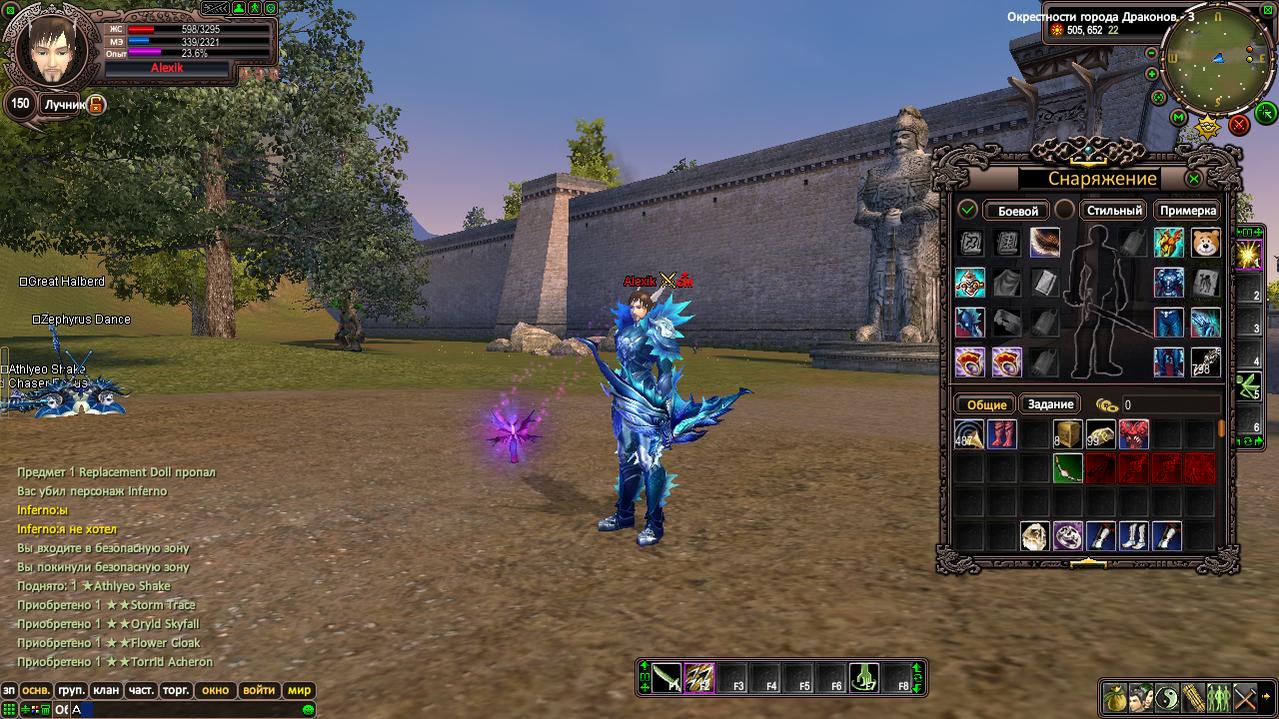Close the Снаряжение equipment window

1193,179
